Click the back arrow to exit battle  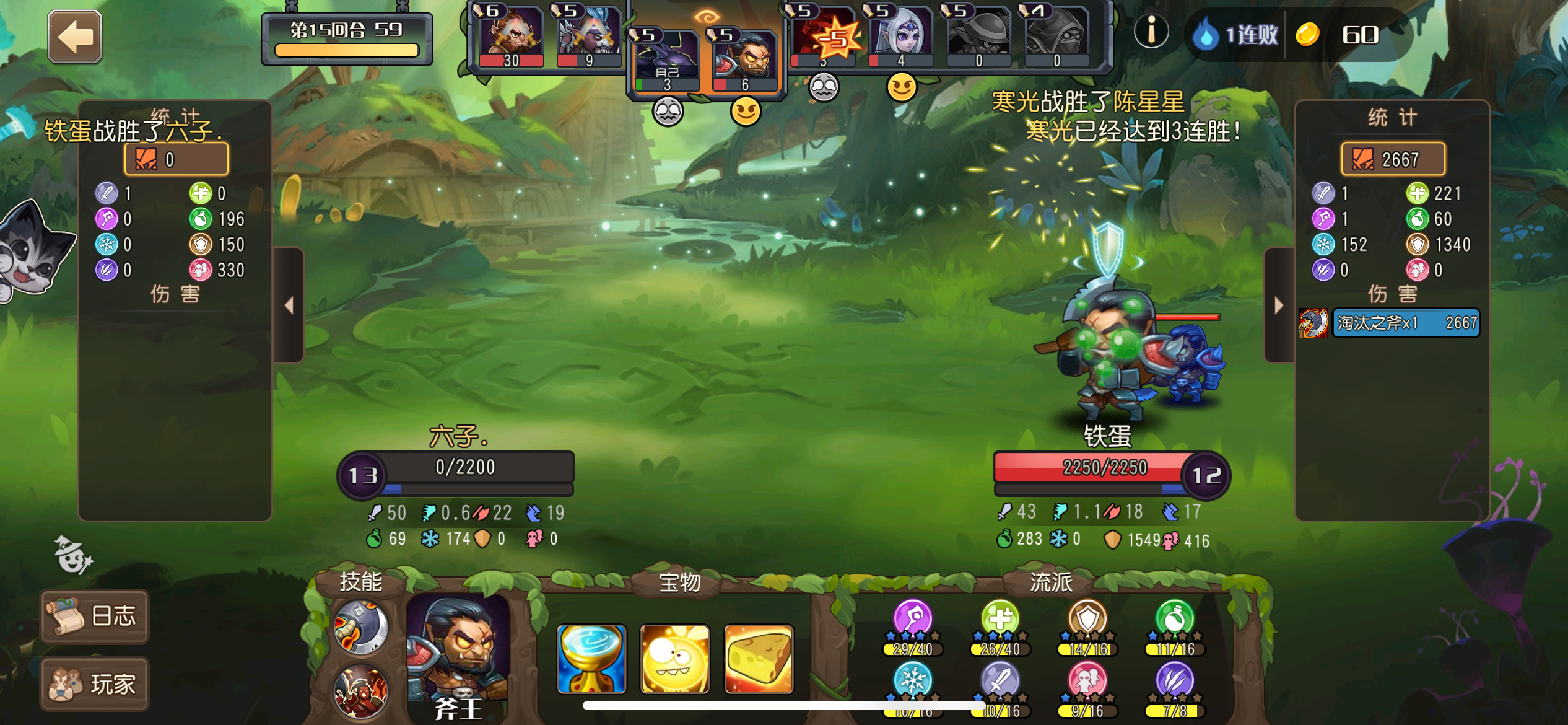click(74, 36)
